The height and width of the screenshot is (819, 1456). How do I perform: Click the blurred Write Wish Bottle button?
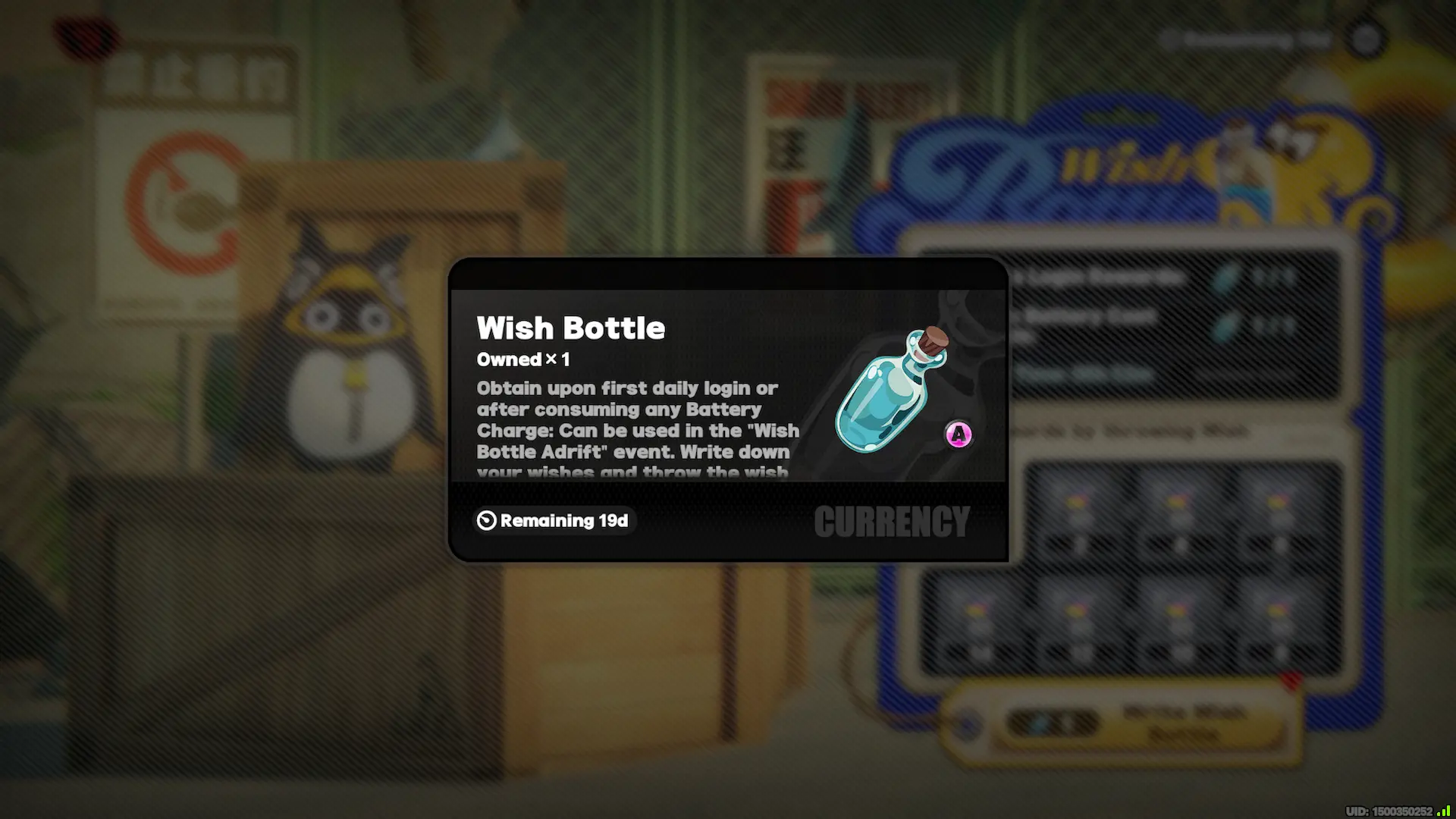click(1145, 723)
